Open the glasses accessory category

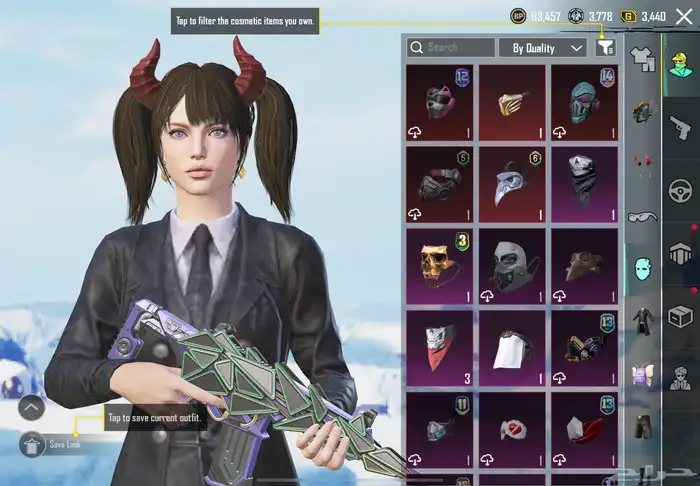642,216
